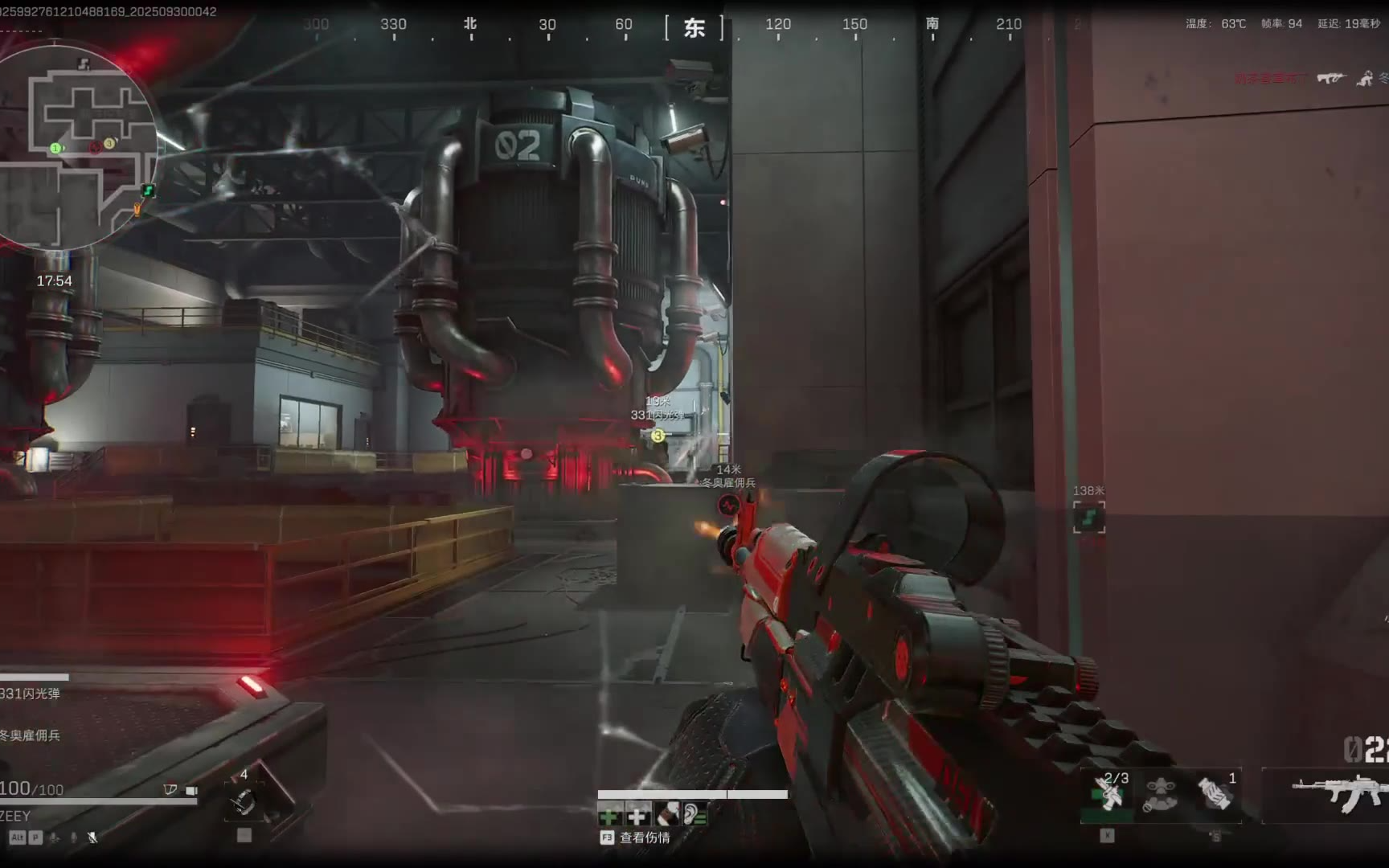Click the green cross healing status icon
The height and width of the screenshot is (868, 1389).
click(609, 817)
